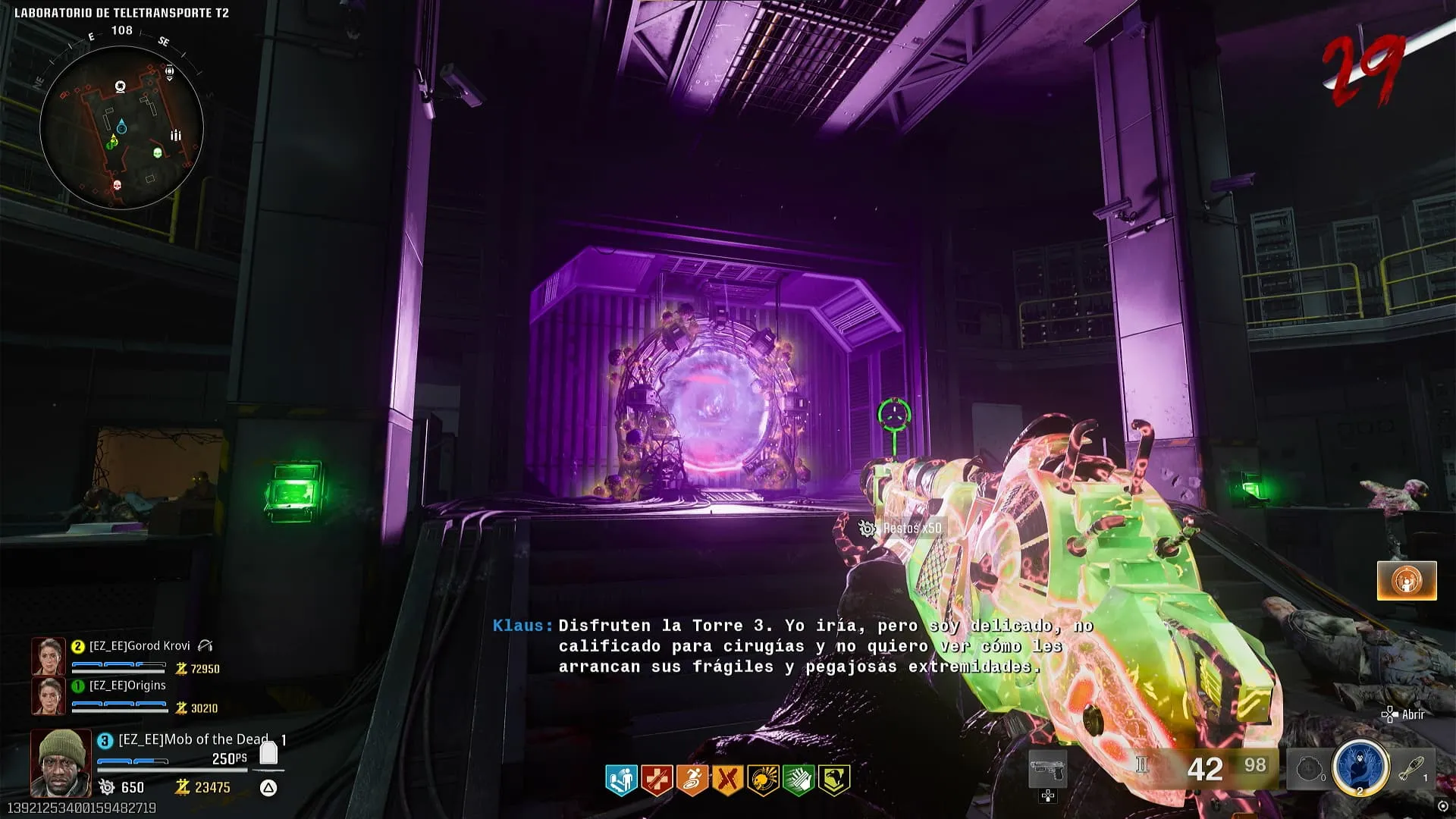The height and width of the screenshot is (819, 1456).
Task: Click the green tracker objective marker
Action: [x=894, y=415]
